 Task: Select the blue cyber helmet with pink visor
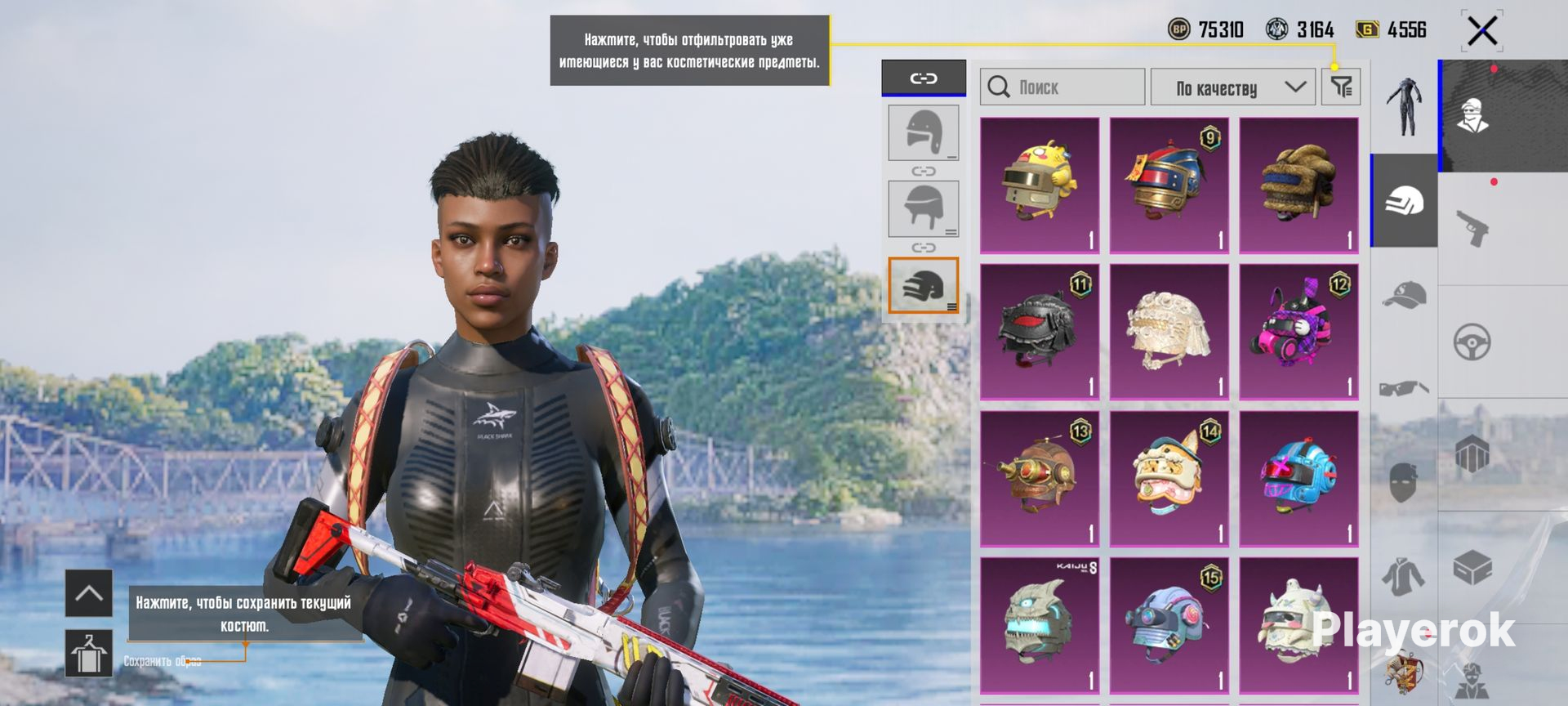tap(1298, 479)
